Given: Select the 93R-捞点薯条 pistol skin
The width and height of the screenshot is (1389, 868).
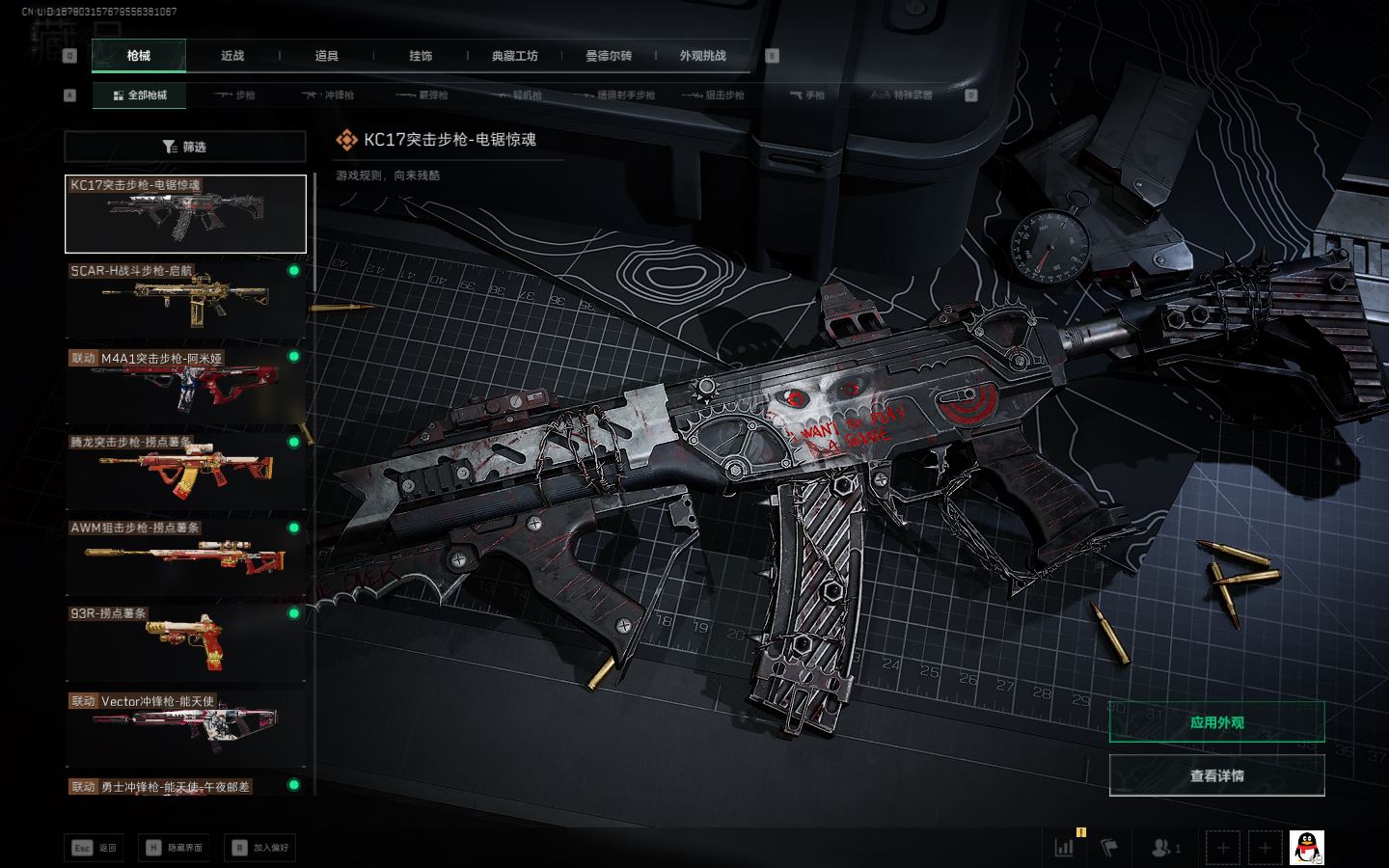Looking at the screenshot, I should [185, 641].
